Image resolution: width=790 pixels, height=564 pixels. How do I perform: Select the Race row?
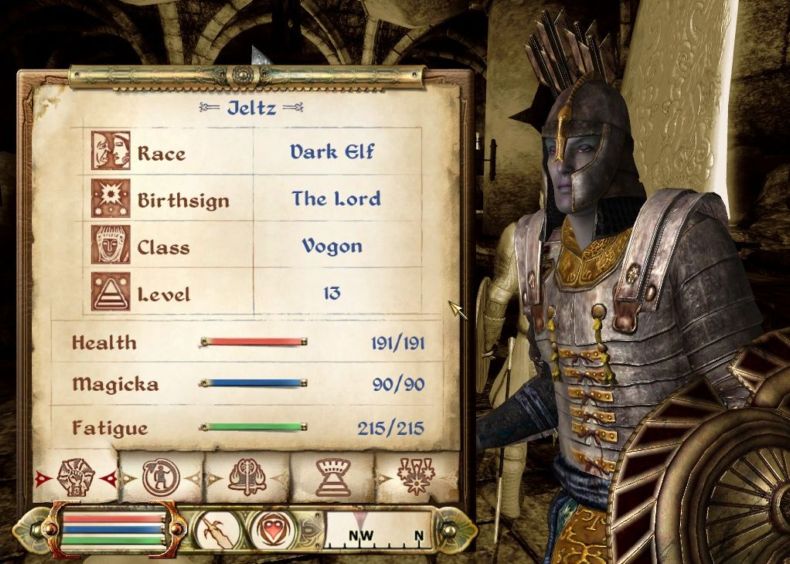click(x=255, y=152)
